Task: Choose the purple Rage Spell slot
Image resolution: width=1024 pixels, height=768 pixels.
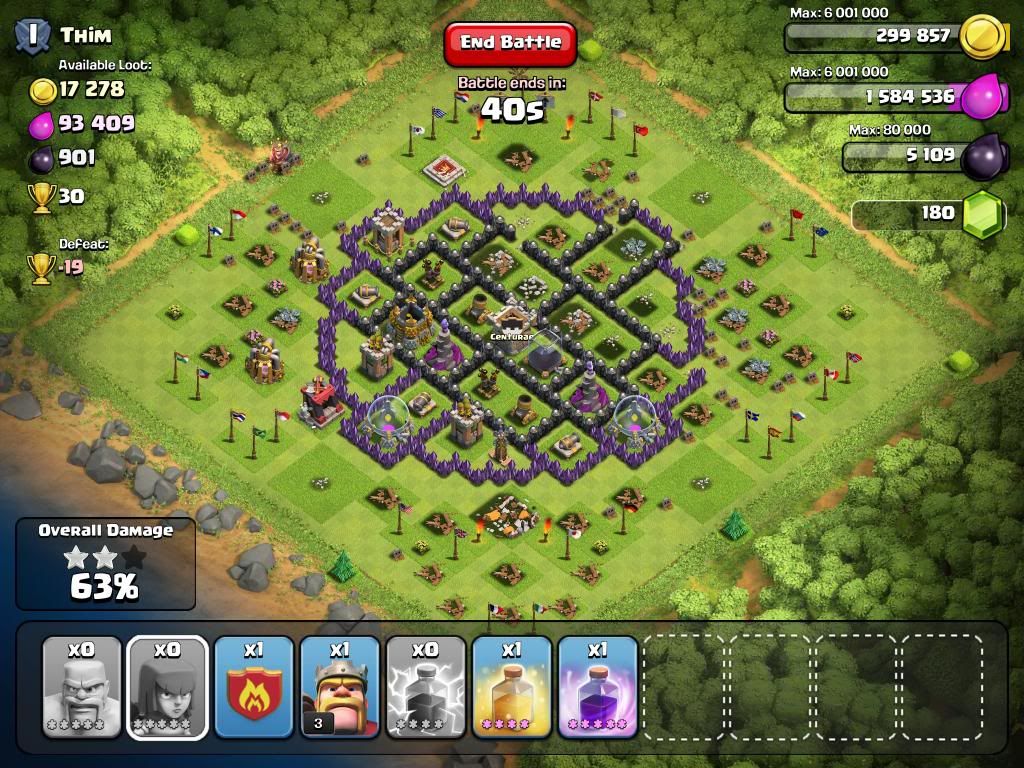Action: (x=597, y=687)
